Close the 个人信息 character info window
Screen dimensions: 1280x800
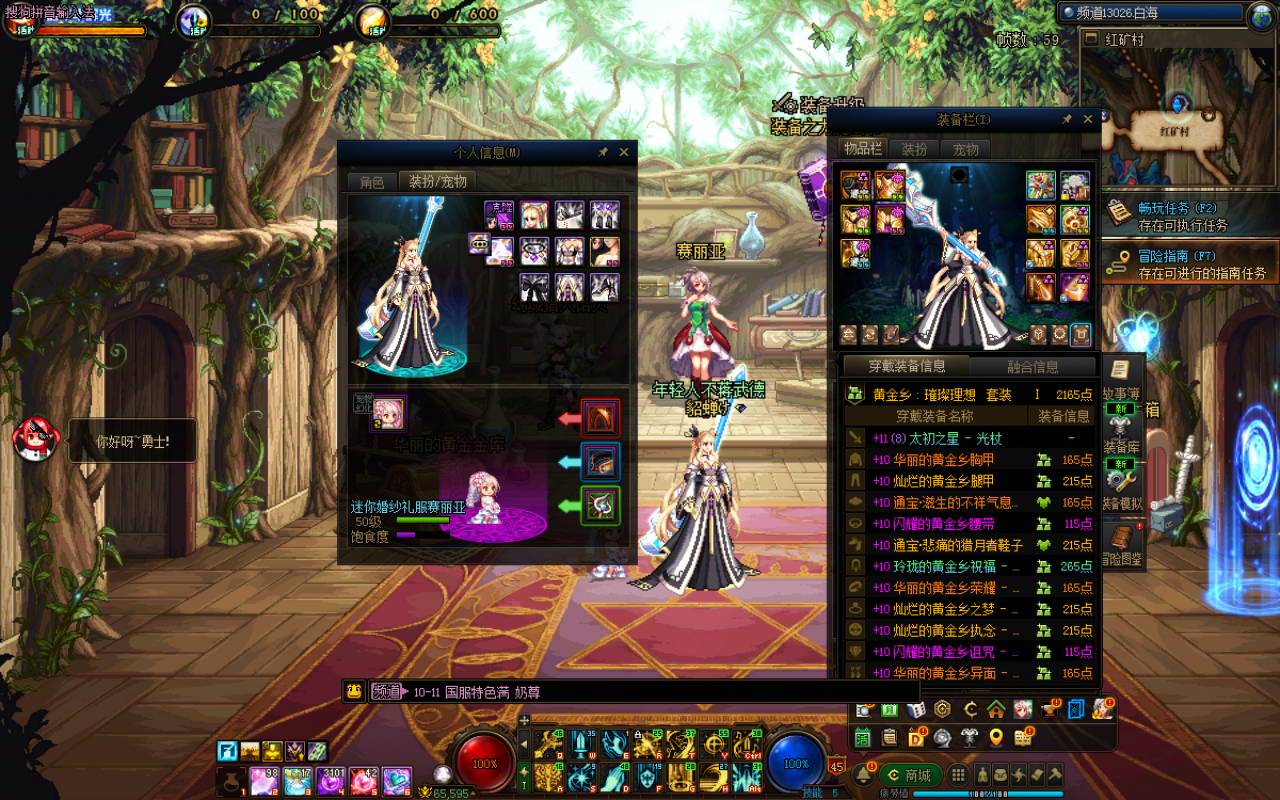click(x=624, y=152)
